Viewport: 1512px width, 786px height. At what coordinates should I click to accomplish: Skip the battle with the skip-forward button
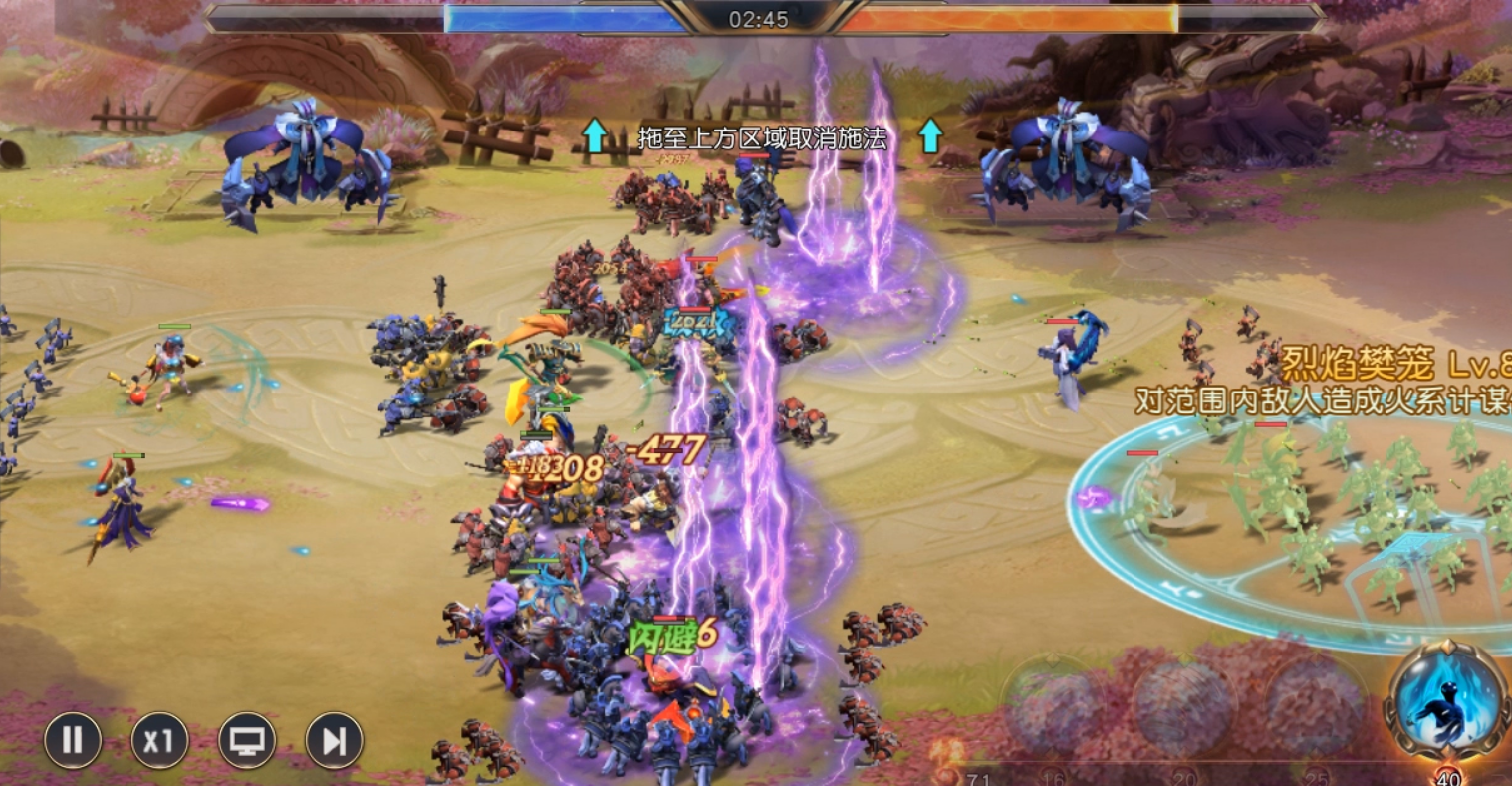334,740
